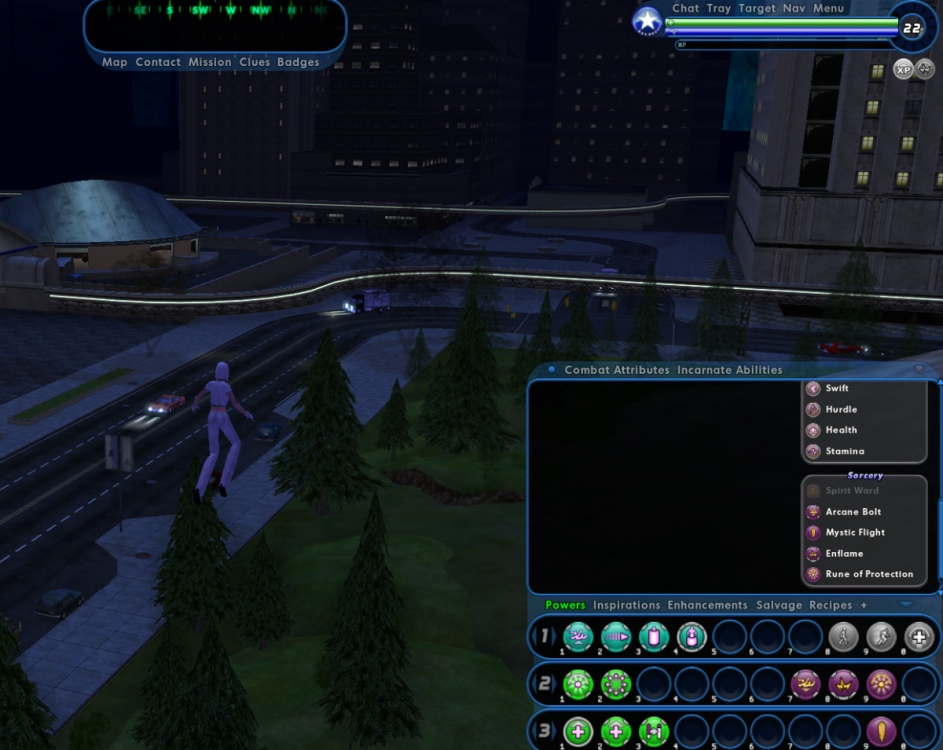Toggle the Target window
943x750 pixels.
click(x=757, y=8)
